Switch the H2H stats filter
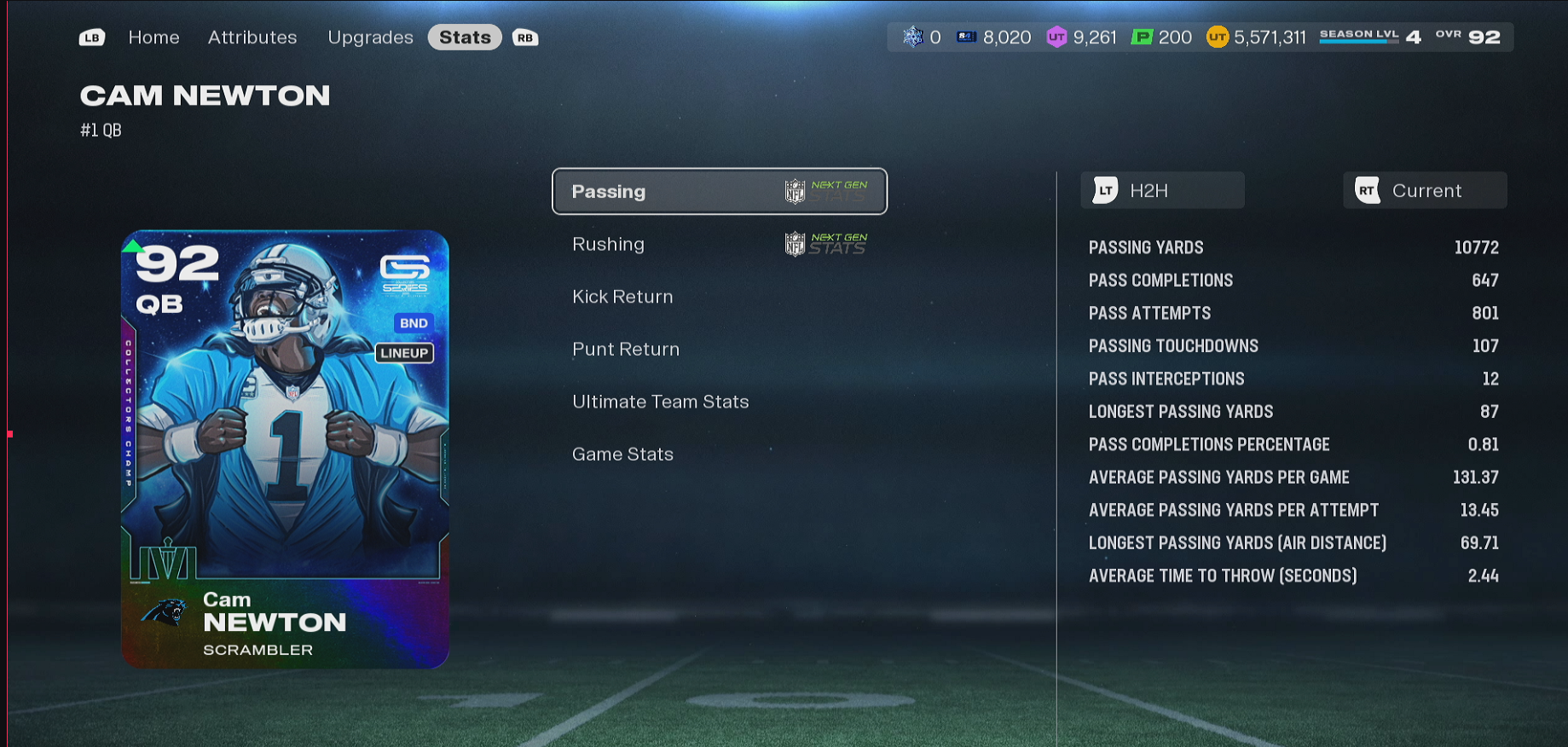This screenshot has width=1568, height=747. click(x=1162, y=191)
